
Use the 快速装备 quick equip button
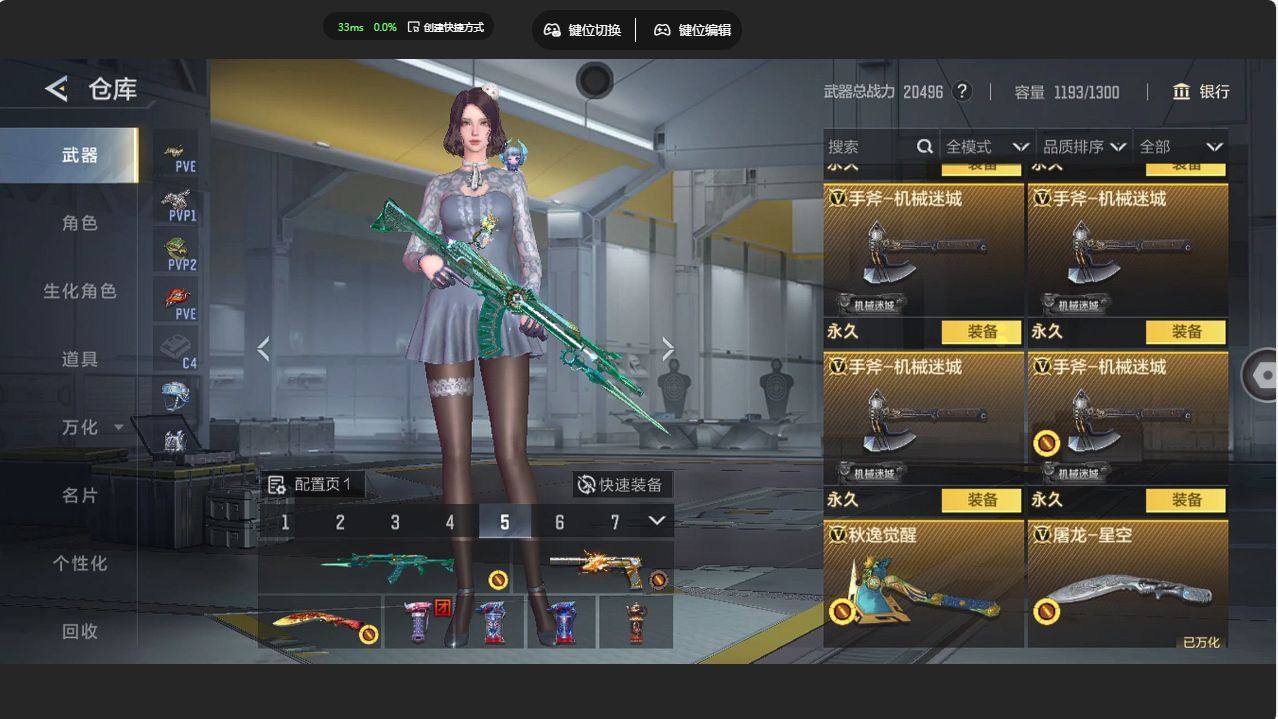[x=620, y=485]
